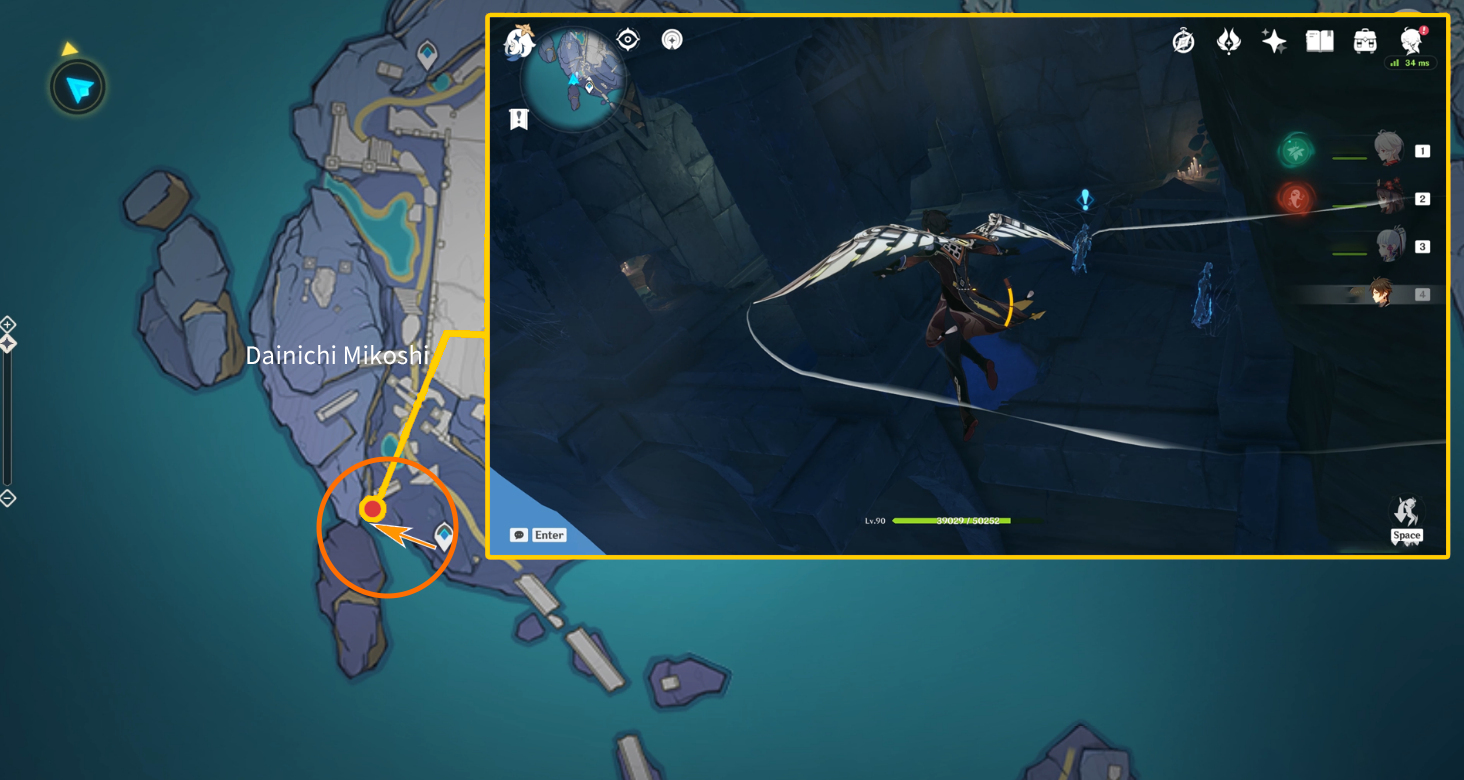Select the teleport waypoint inside the orange circle
This screenshot has height=780, width=1464.
click(x=444, y=535)
